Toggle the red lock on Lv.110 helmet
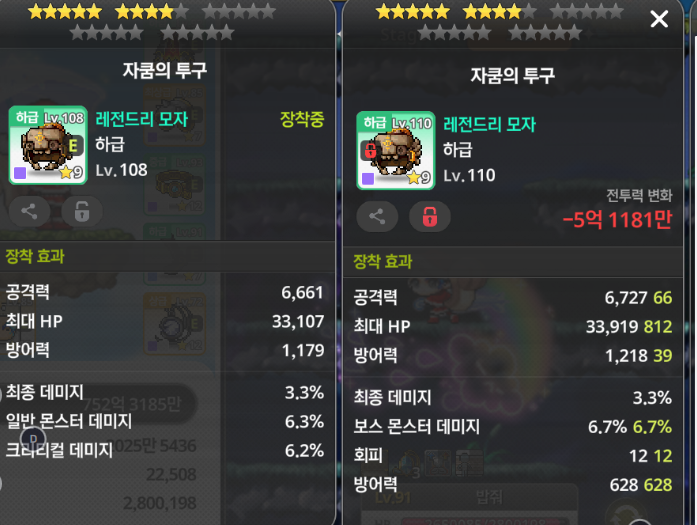697x525 pixels. (429, 216)
